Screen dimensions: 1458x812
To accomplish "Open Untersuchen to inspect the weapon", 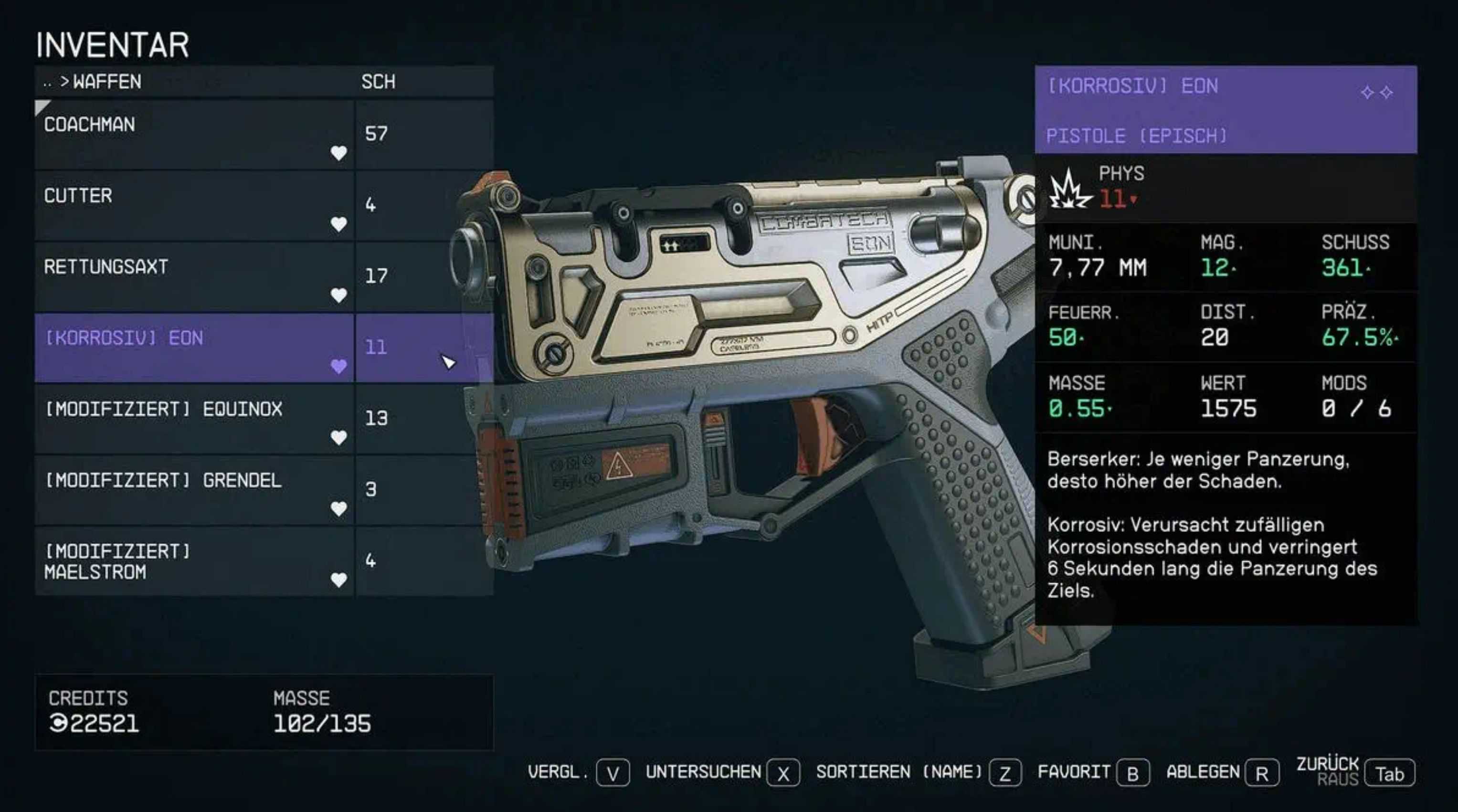I will point(783,773).
